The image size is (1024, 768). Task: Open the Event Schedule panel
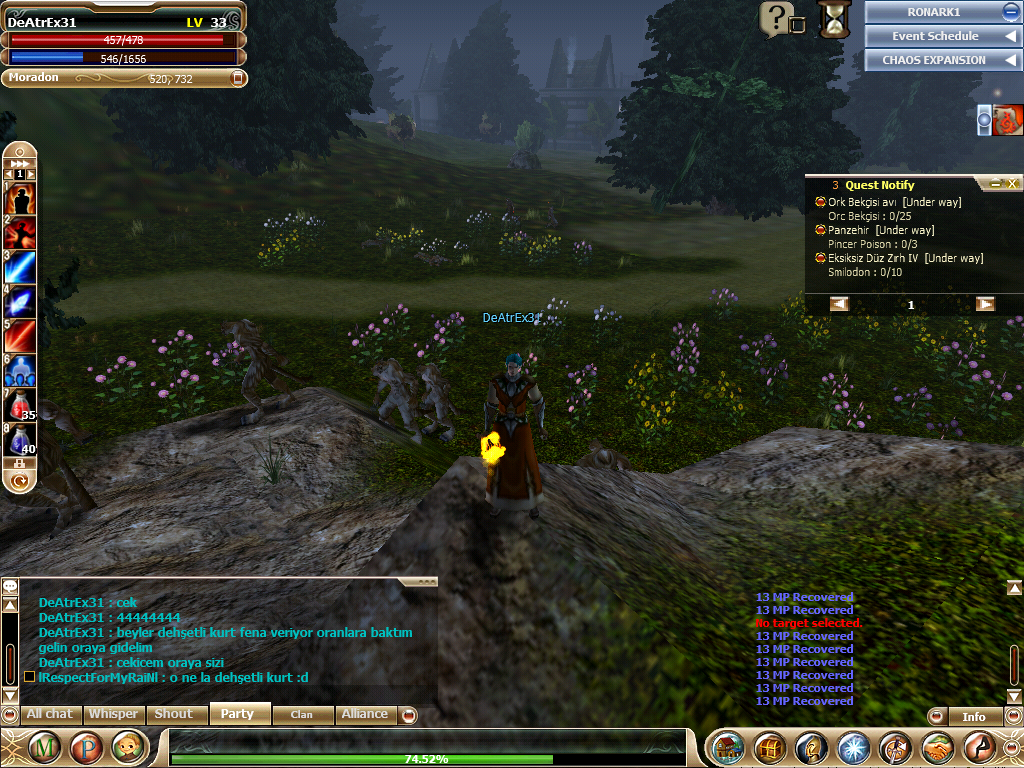[x=936, y=36]
